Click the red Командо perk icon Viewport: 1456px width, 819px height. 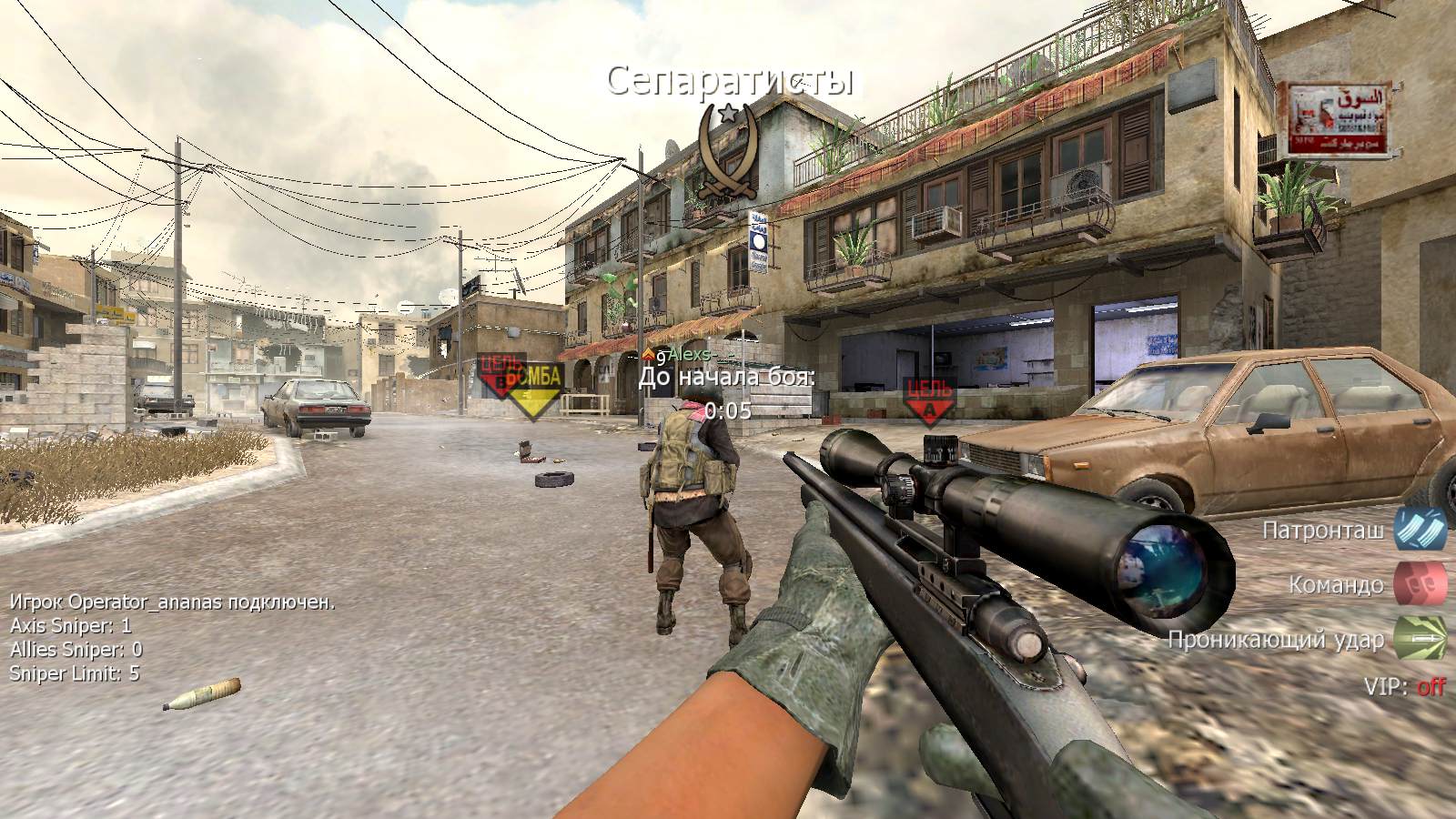point(1421,583)
